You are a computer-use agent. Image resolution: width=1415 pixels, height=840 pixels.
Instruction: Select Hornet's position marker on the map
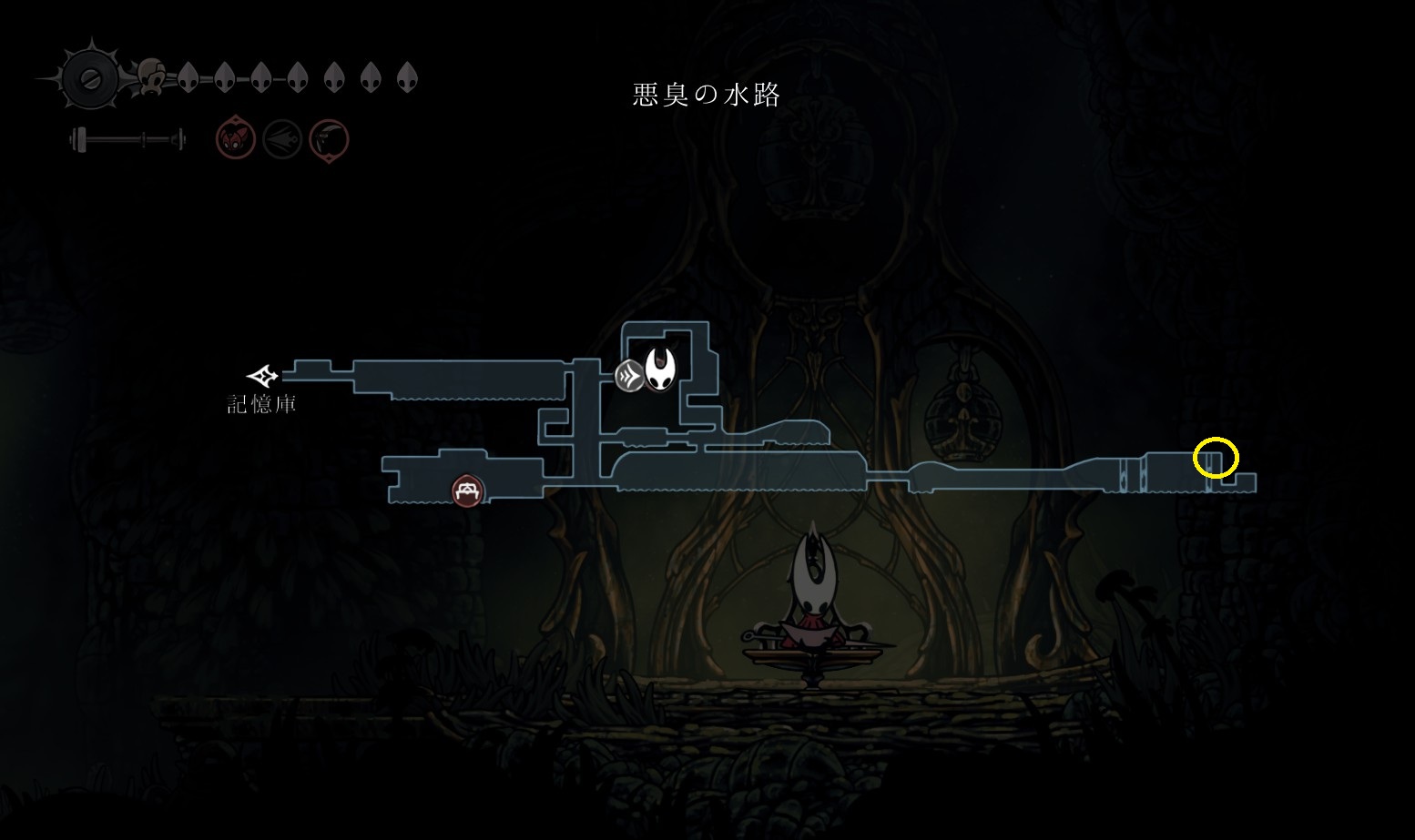pos(661,369)
